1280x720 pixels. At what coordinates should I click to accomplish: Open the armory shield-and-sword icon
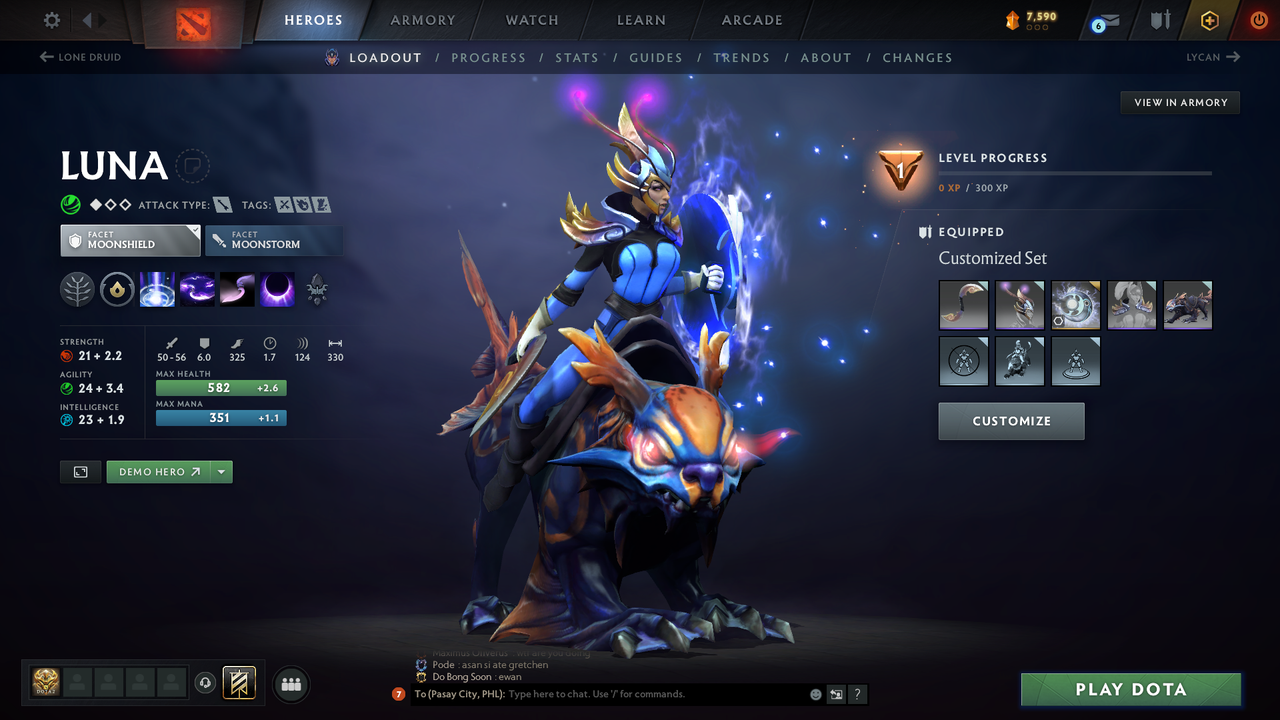click(x=1158, y=20)
